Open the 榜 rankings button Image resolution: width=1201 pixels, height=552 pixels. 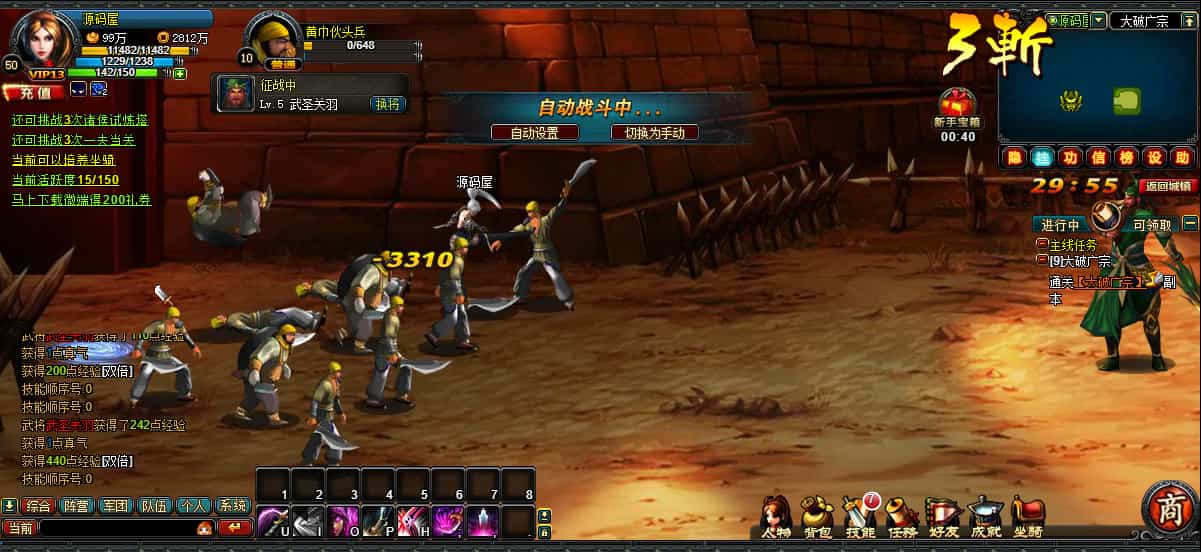(1126, 157)
